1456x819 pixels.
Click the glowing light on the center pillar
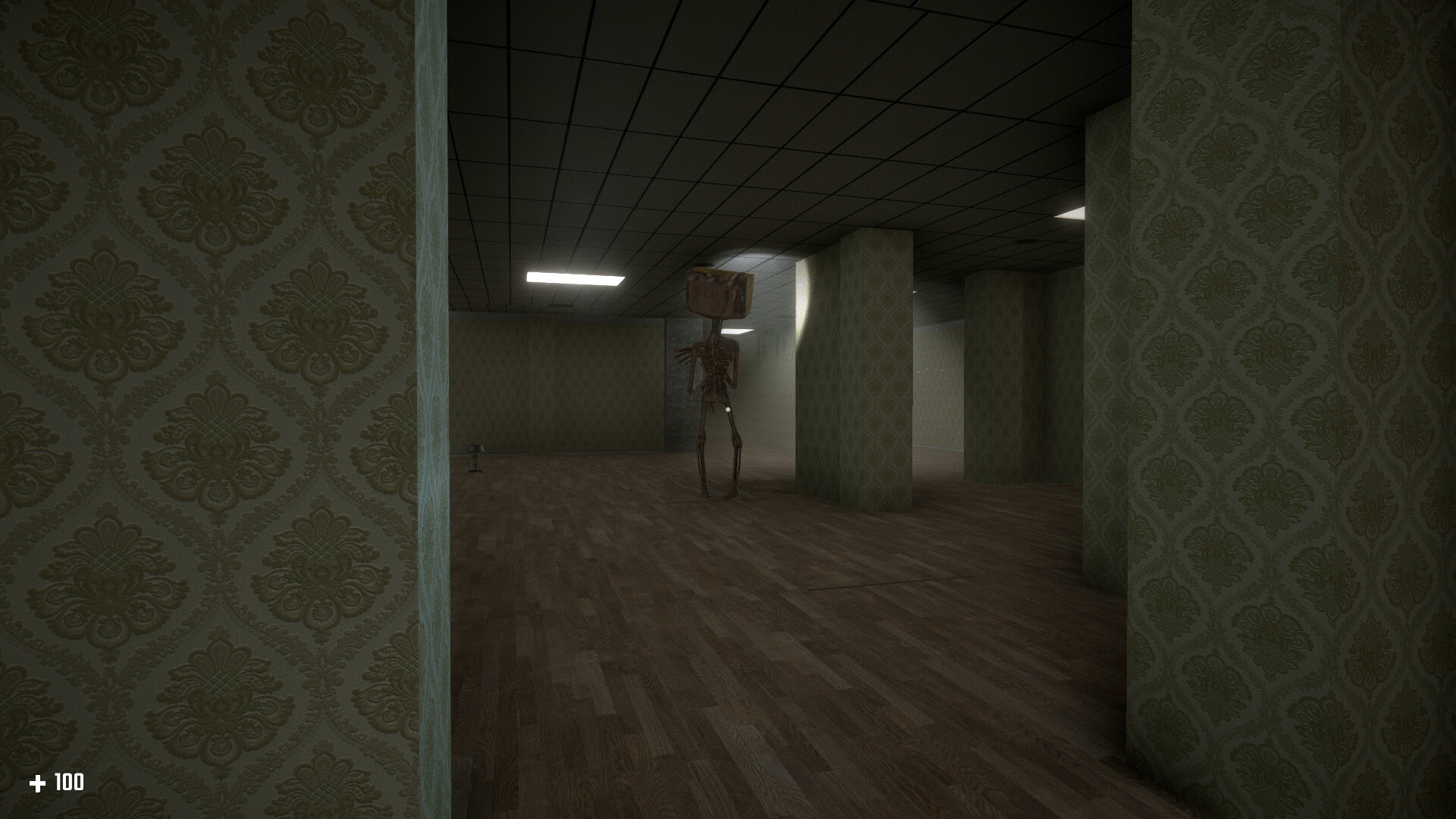802,288
